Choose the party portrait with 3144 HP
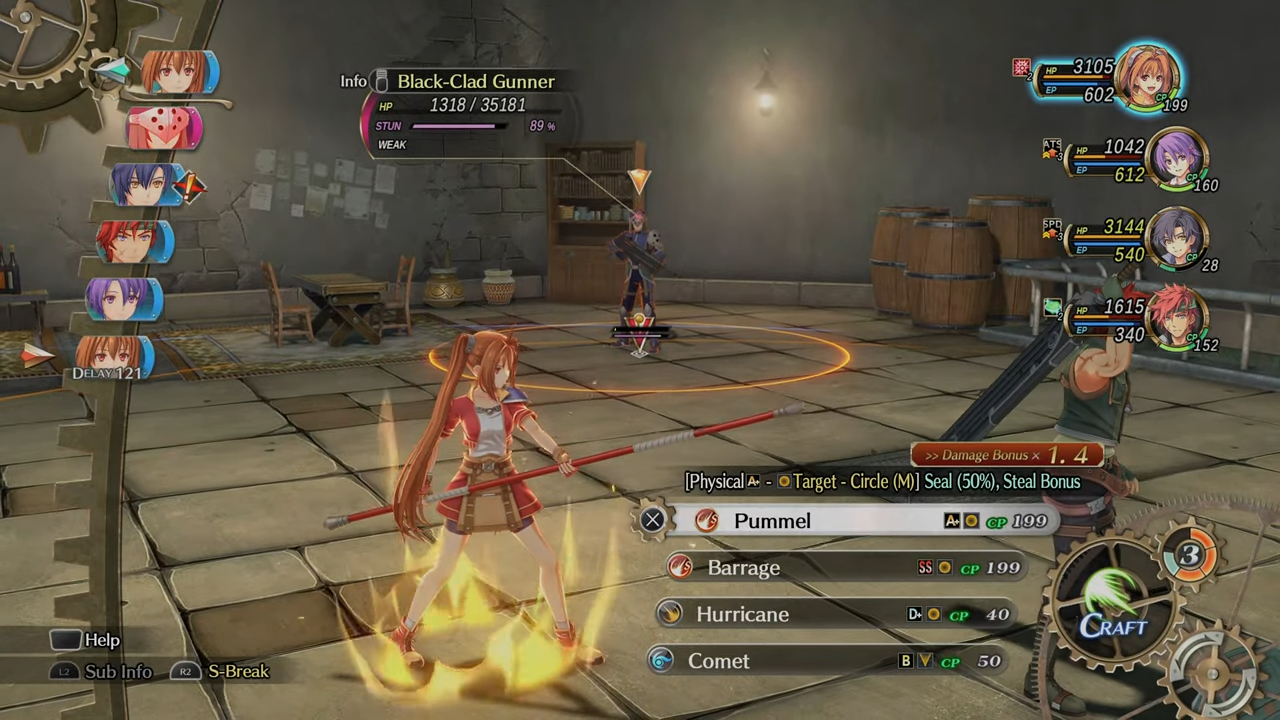The width and height of the screenshot is (1280, 720). [1178, 240]
